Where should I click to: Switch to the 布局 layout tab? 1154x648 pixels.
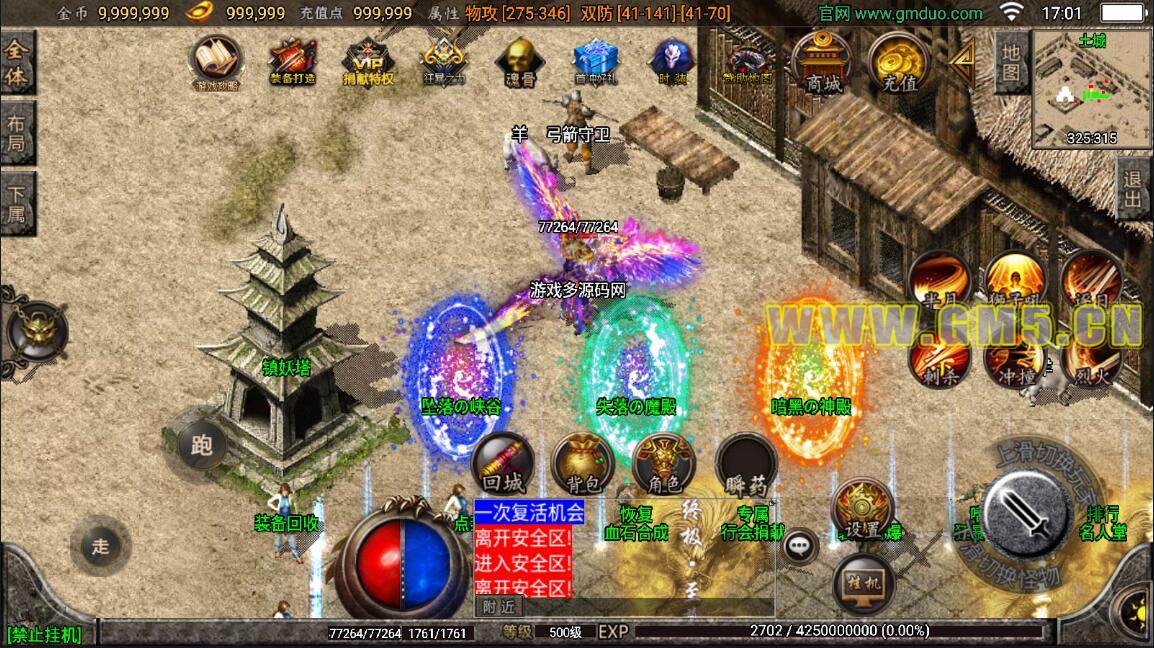click(x=17, y=137)
